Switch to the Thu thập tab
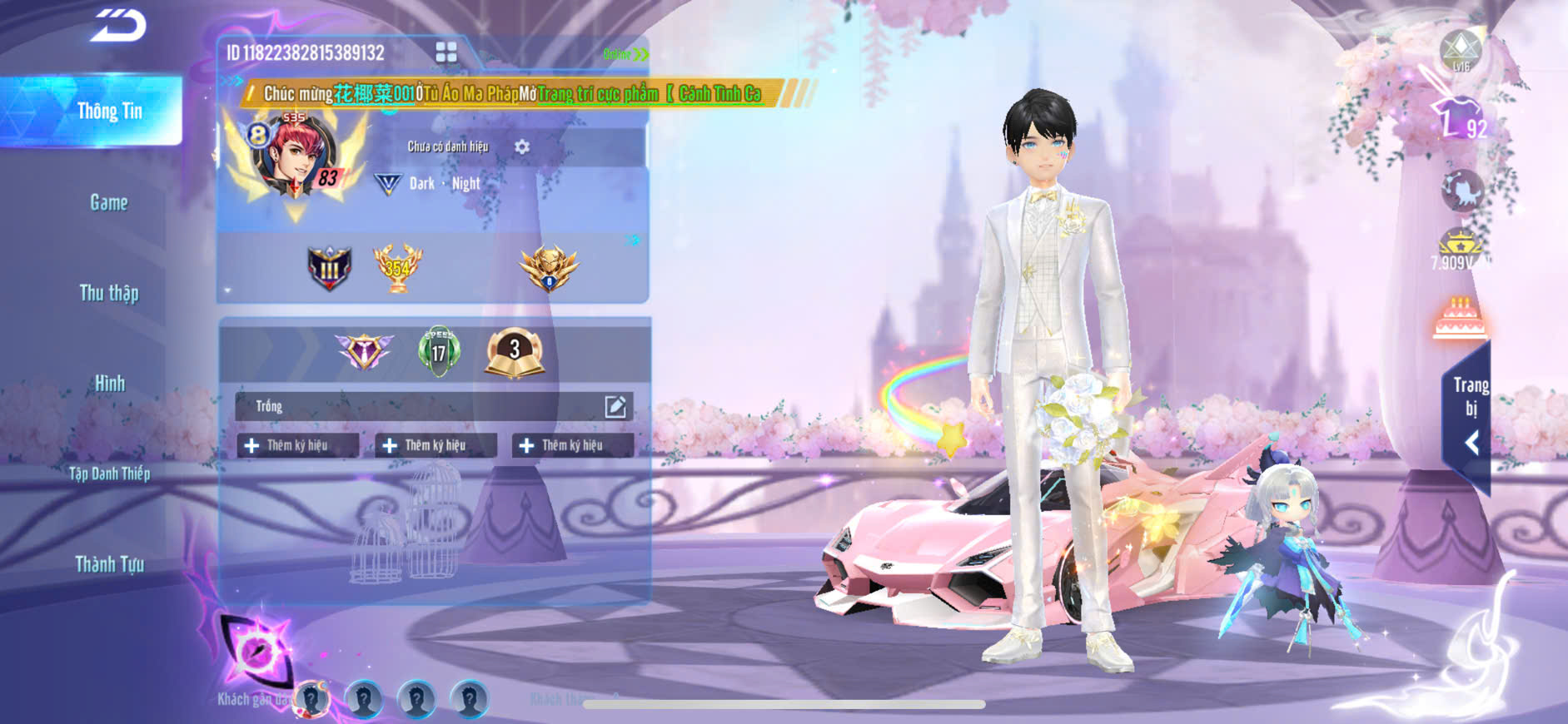 click(109, 293)
